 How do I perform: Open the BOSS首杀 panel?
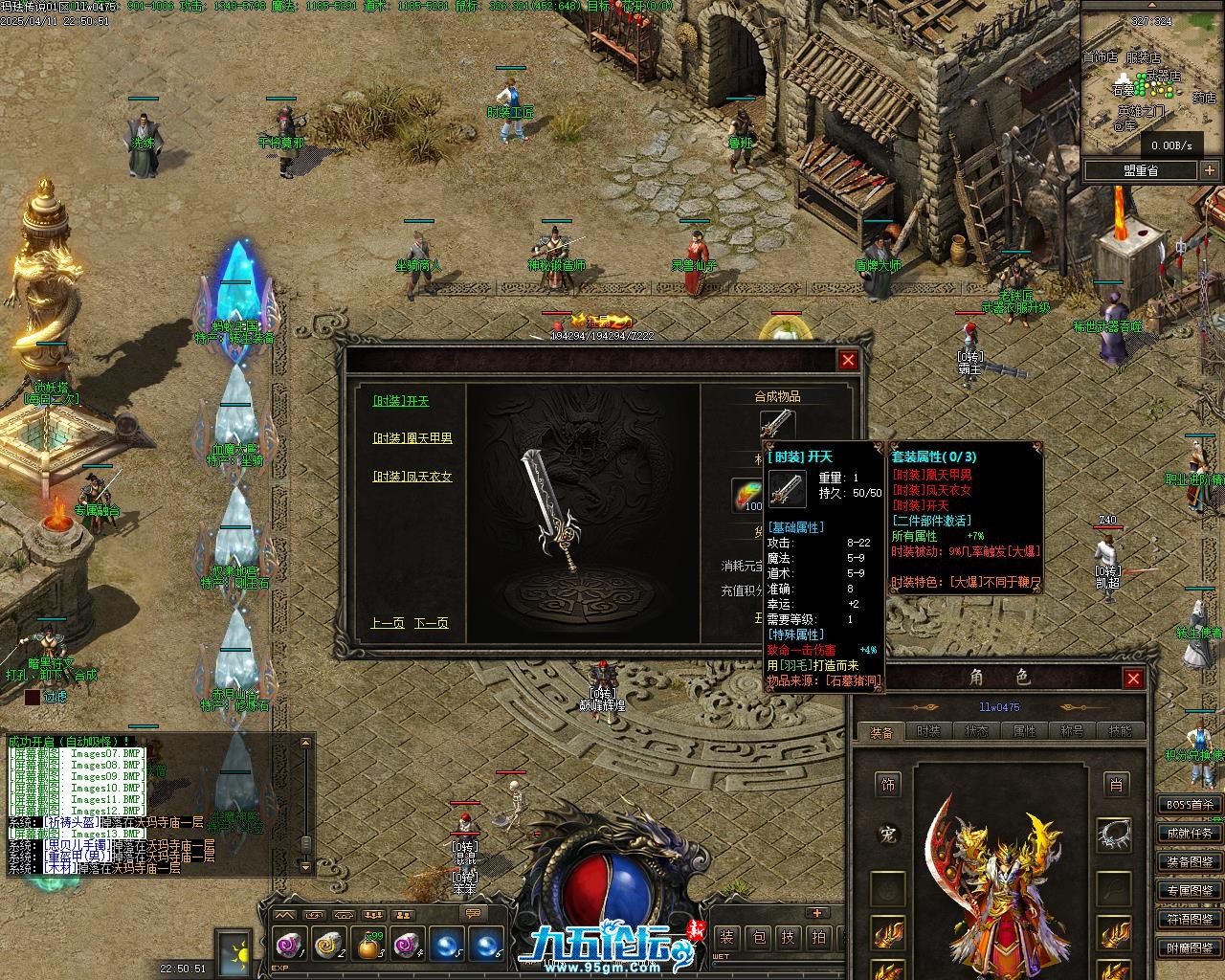pyautogui.click(x=1190, y=805)
